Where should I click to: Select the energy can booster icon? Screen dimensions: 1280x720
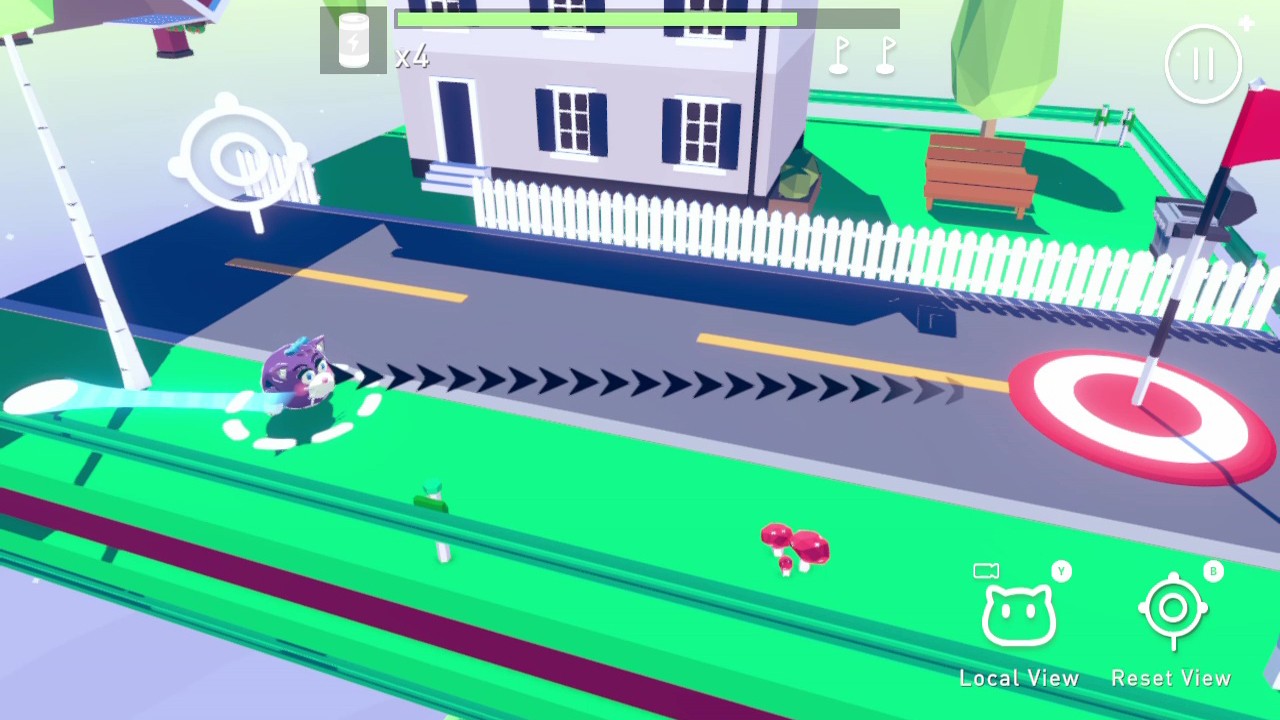pyautogui.click(x=352, y=40)
